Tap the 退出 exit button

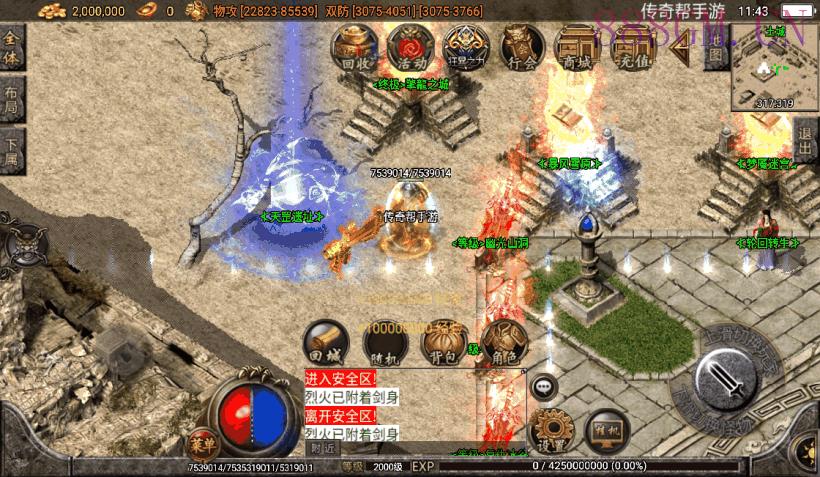pos(807,134)
